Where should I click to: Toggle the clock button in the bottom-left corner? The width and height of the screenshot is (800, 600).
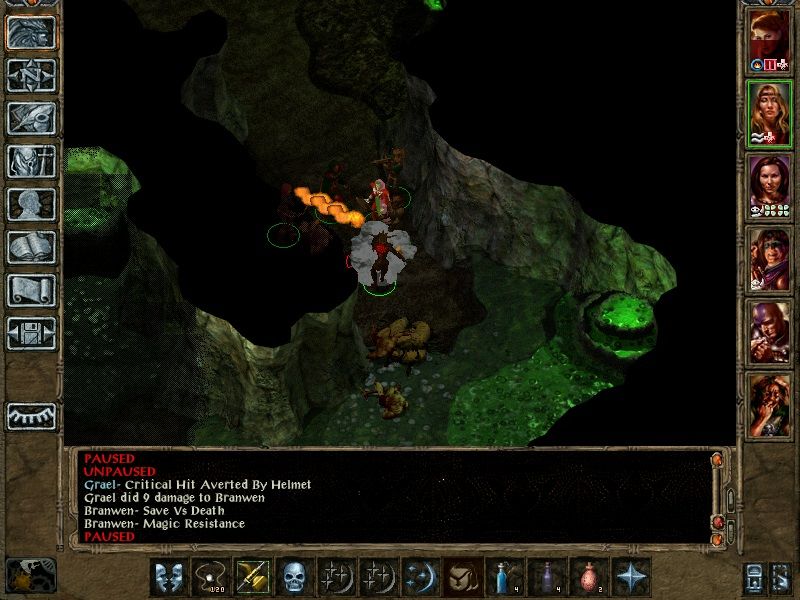point(30,575)
